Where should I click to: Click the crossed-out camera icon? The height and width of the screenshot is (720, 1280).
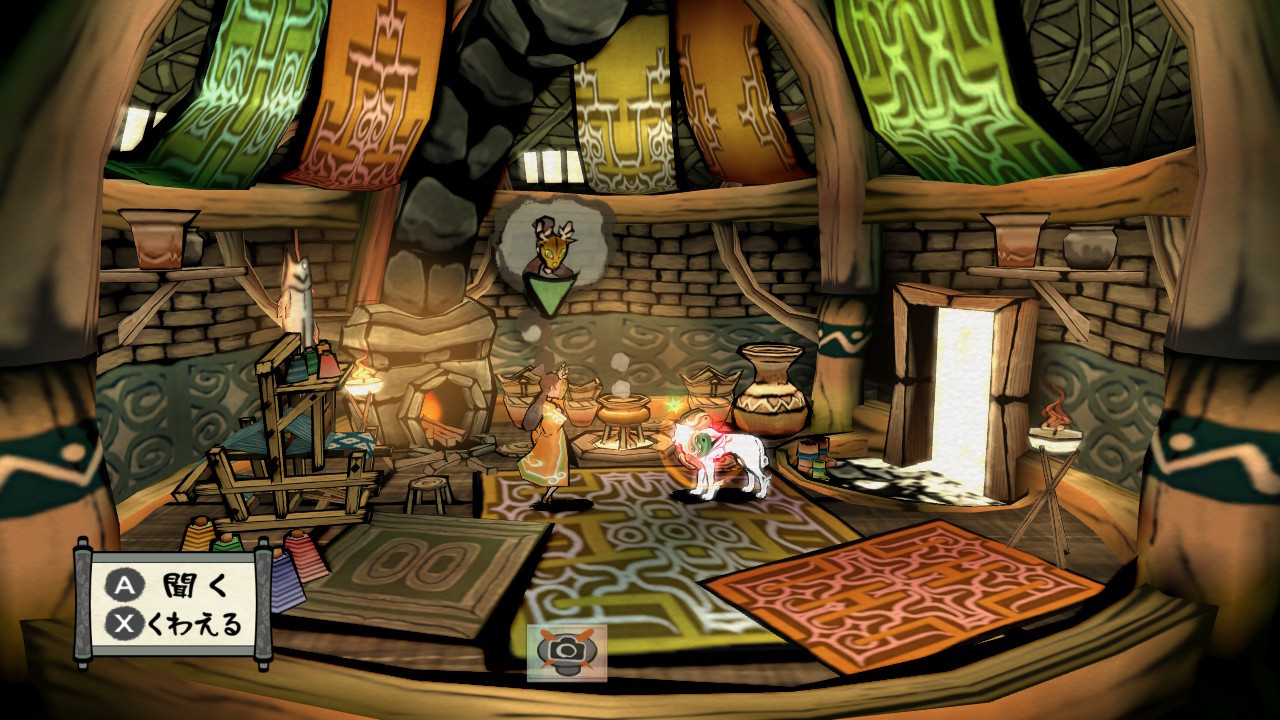[567, 652]
